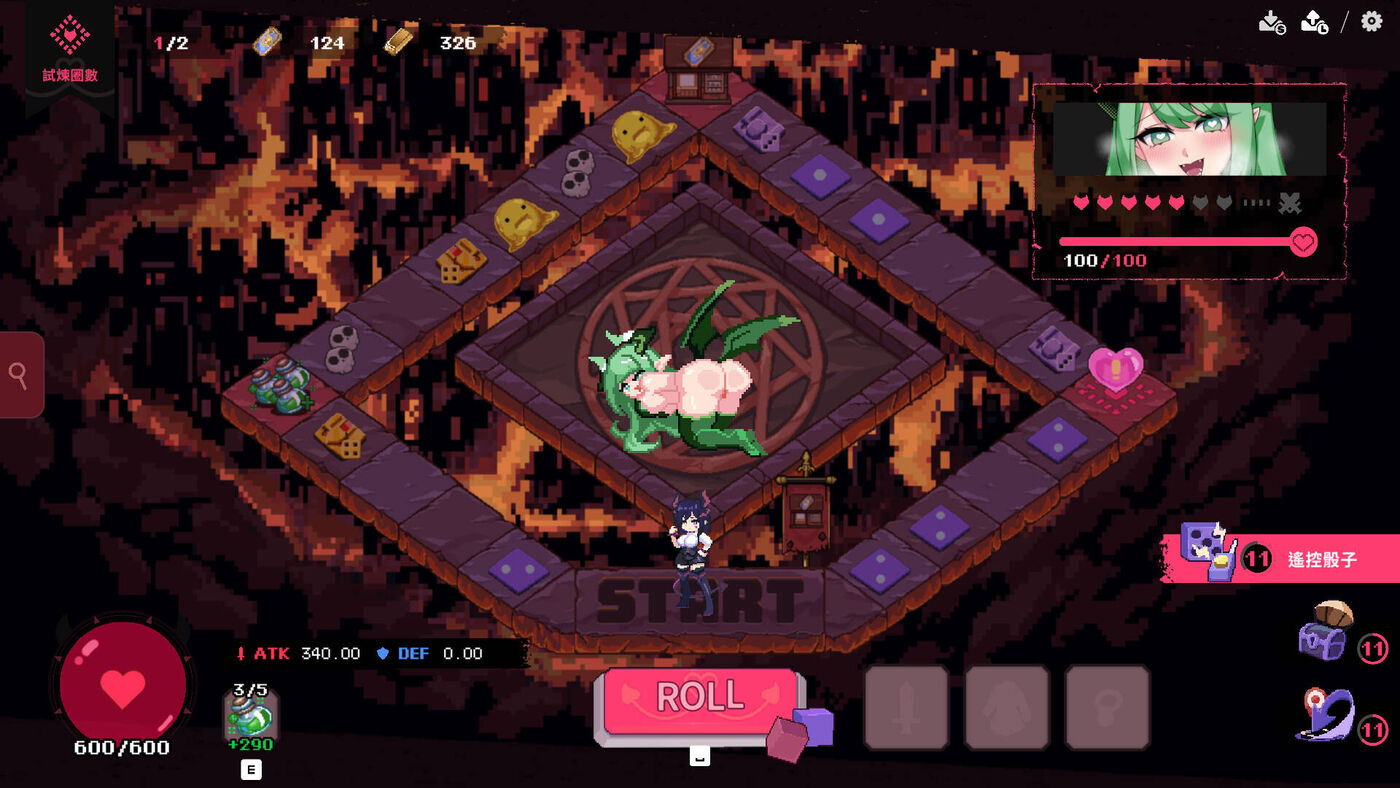Click the save game download icon
This screenshot has width=1400, height=788.
pyautogui.click(x=1271, y=22)
